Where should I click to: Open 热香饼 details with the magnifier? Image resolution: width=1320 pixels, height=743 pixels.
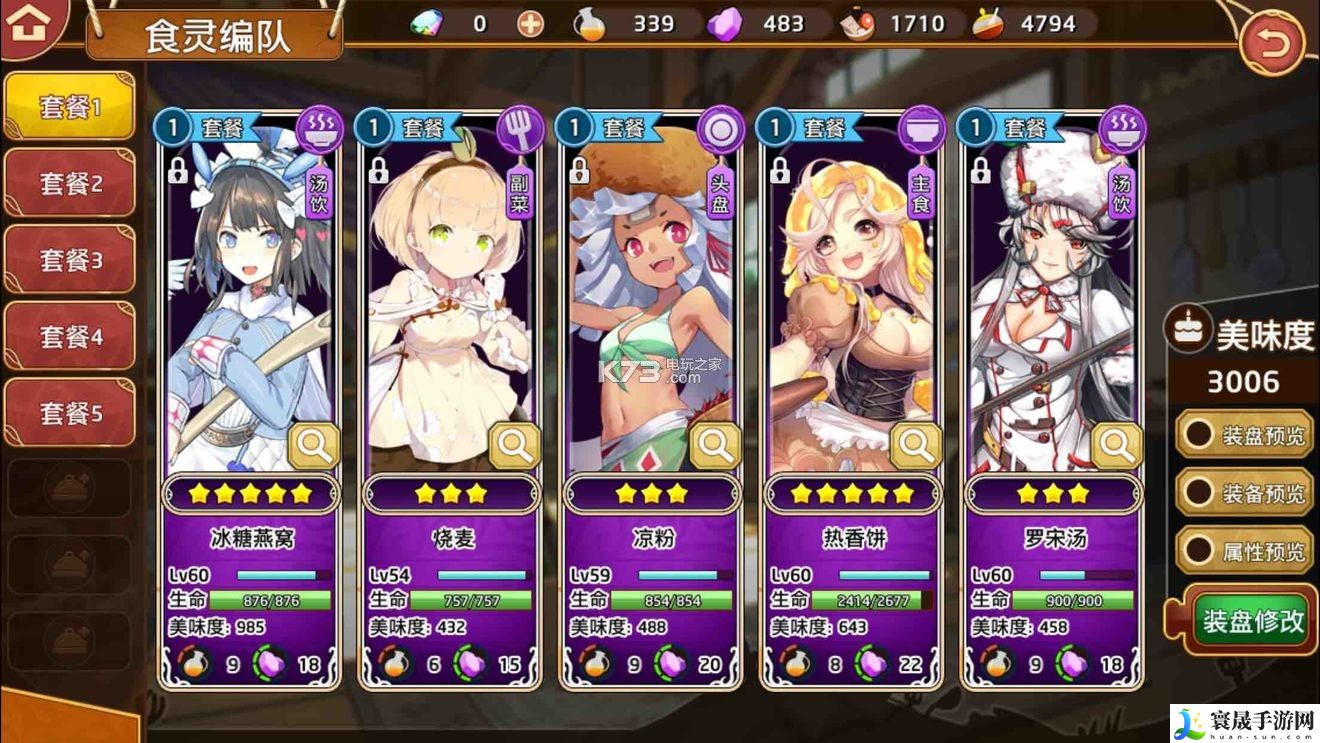click(916, 446)
